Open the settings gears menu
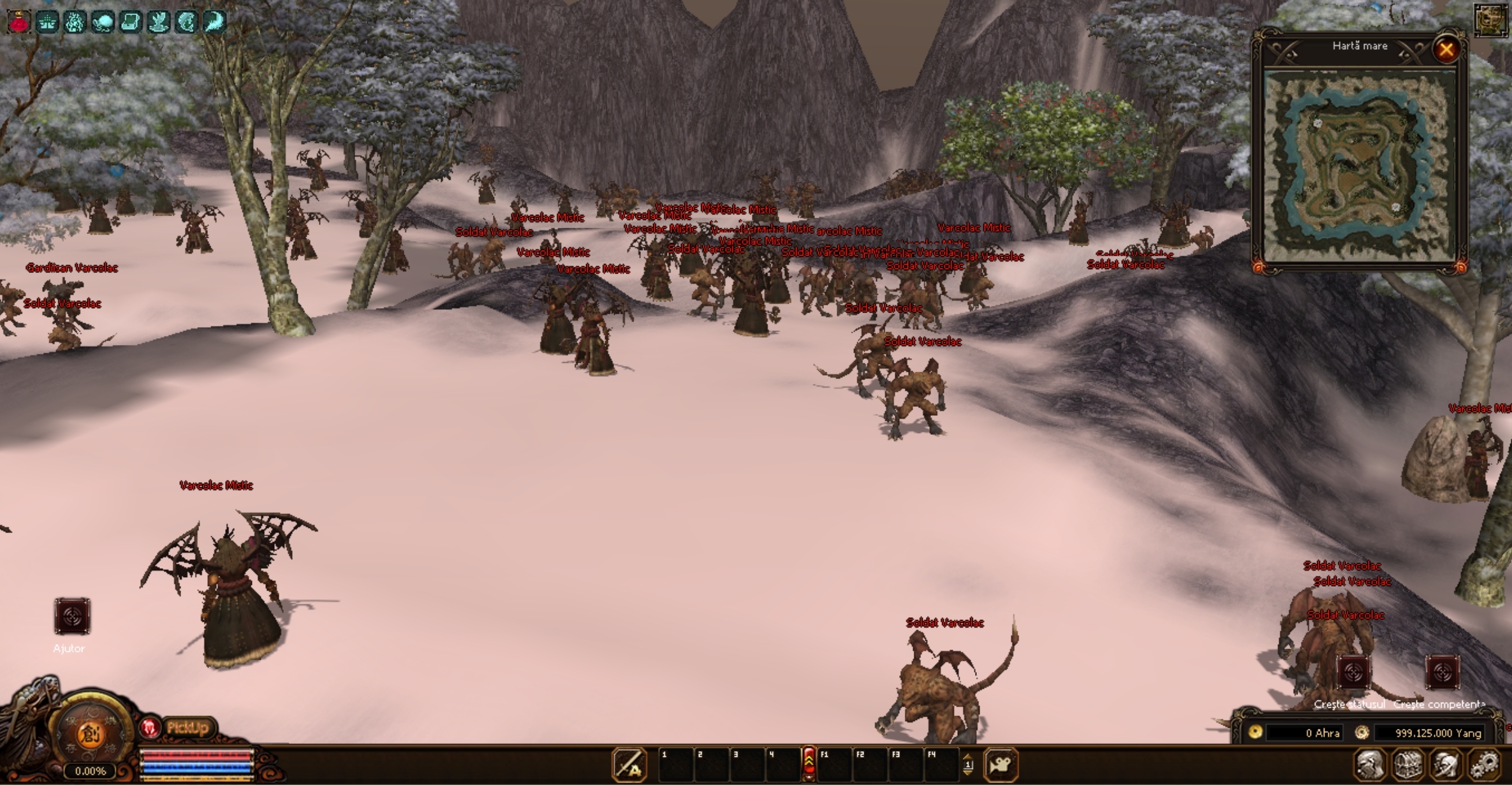This screenshot has height=785, width=1512. tap(1486, 765)
